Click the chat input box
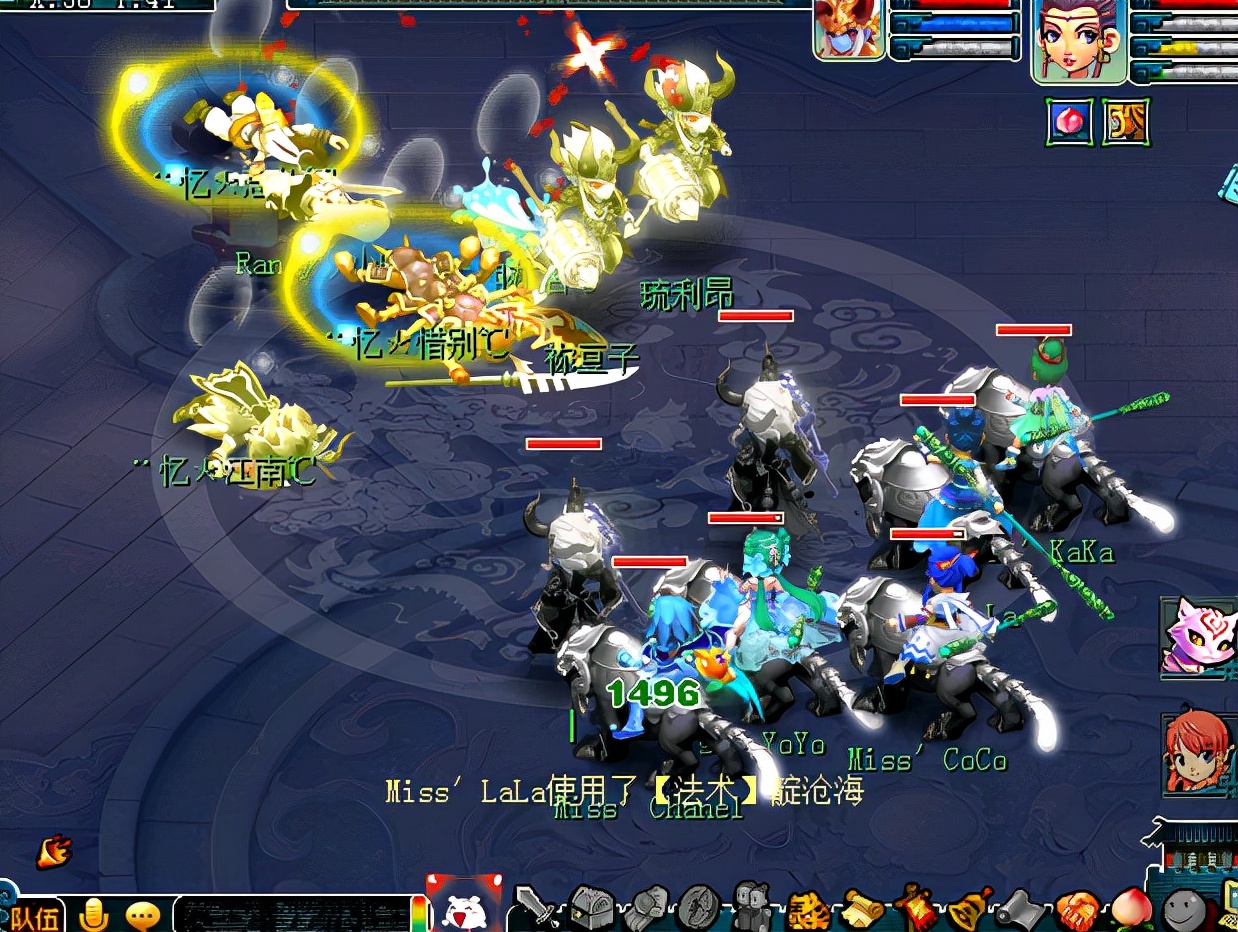Viewport: 1238px width, 932px height. pyautogui.click(x=290, y=914)
